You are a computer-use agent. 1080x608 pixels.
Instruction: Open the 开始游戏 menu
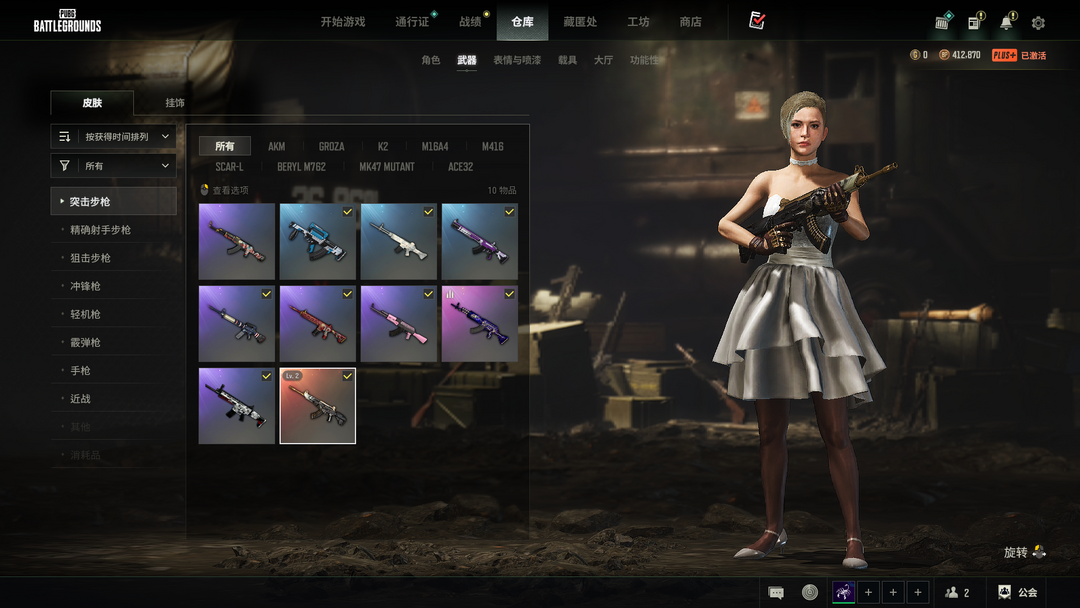(343, 22)
